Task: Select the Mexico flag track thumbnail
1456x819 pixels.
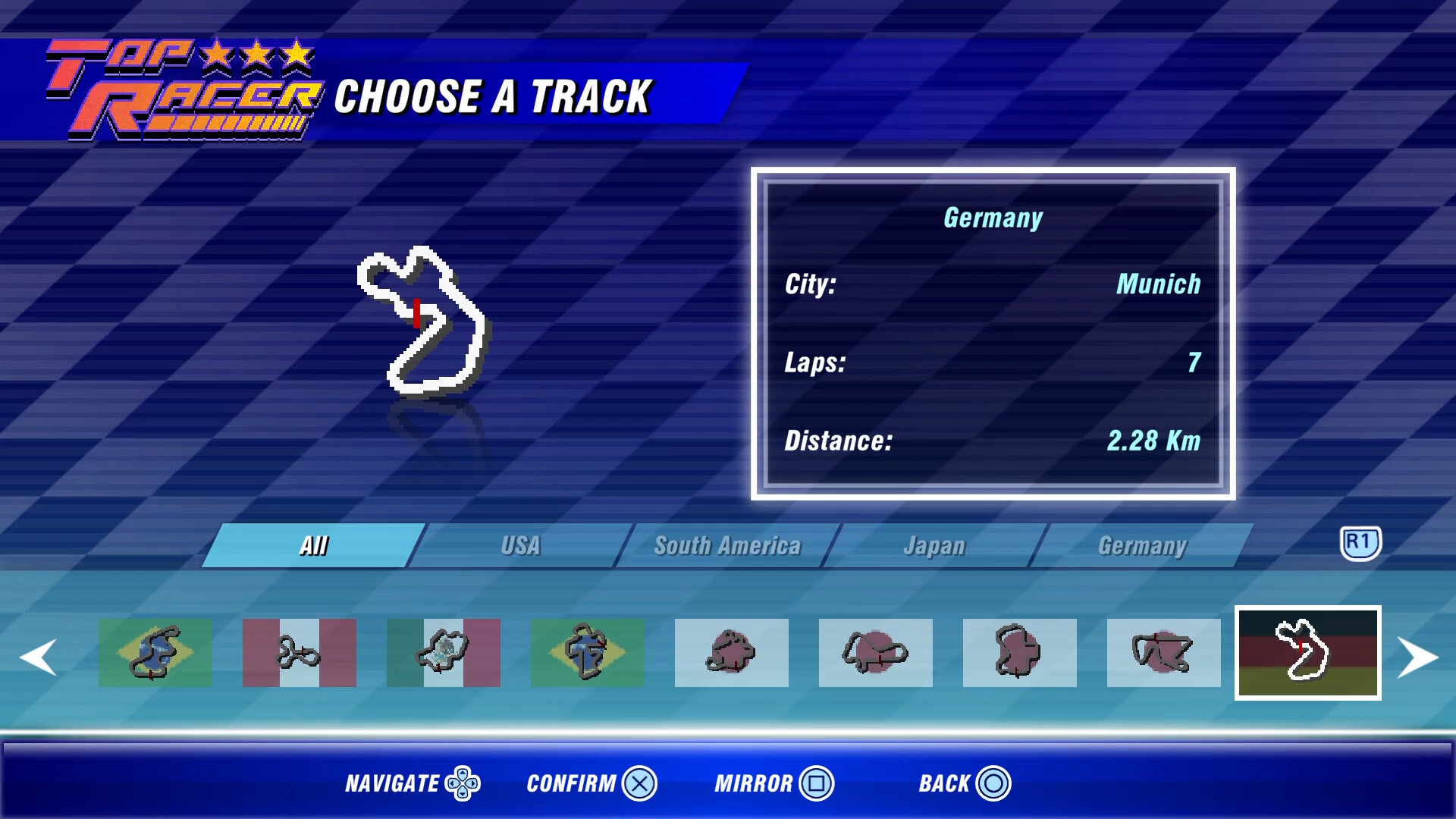Action: 444,653
